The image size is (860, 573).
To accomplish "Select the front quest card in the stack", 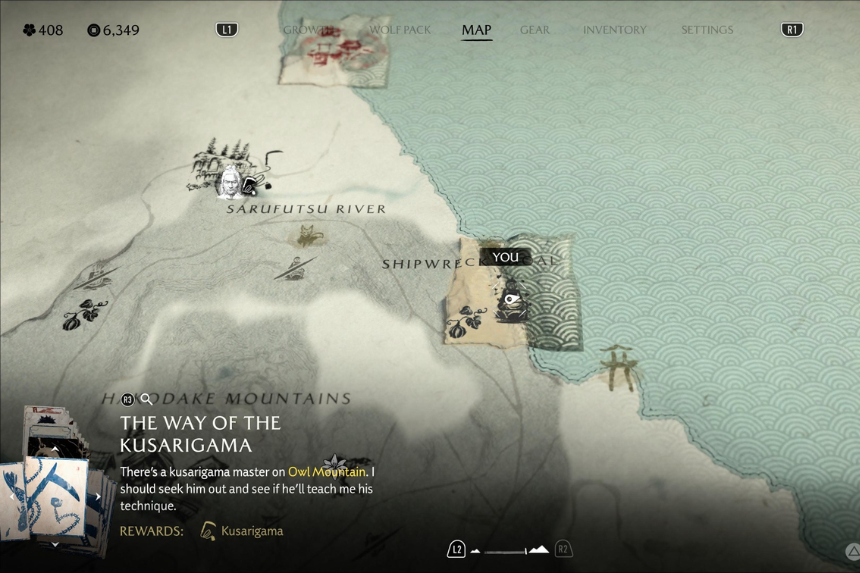I will coord(55,497).
